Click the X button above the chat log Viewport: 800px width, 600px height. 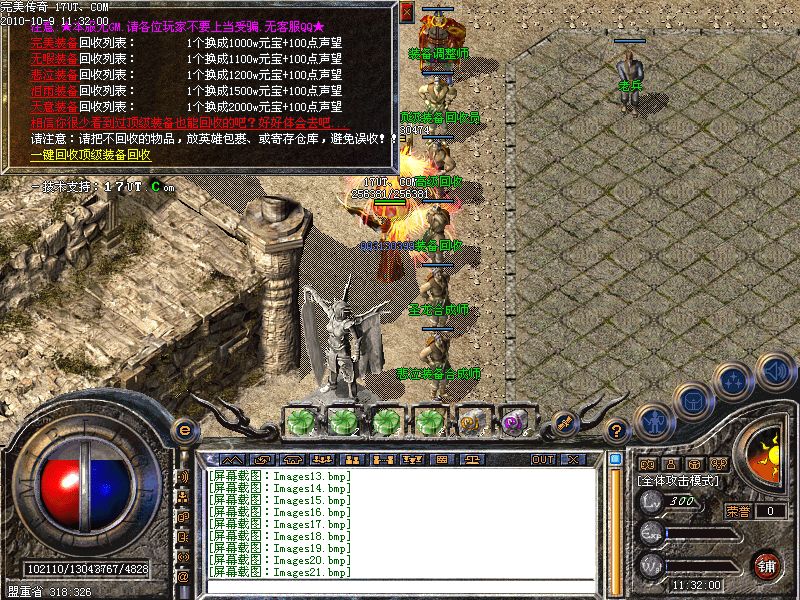[573, 459]
